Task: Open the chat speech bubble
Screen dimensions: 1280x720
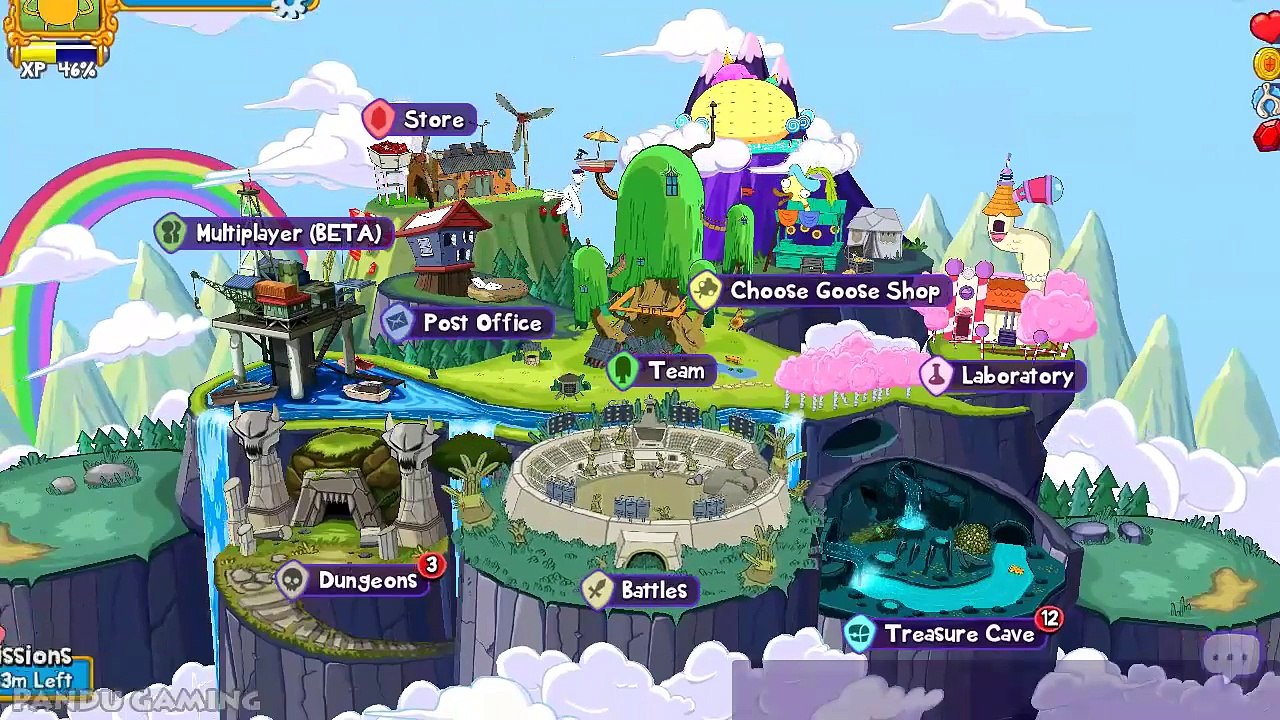Action: (1230, 658)
